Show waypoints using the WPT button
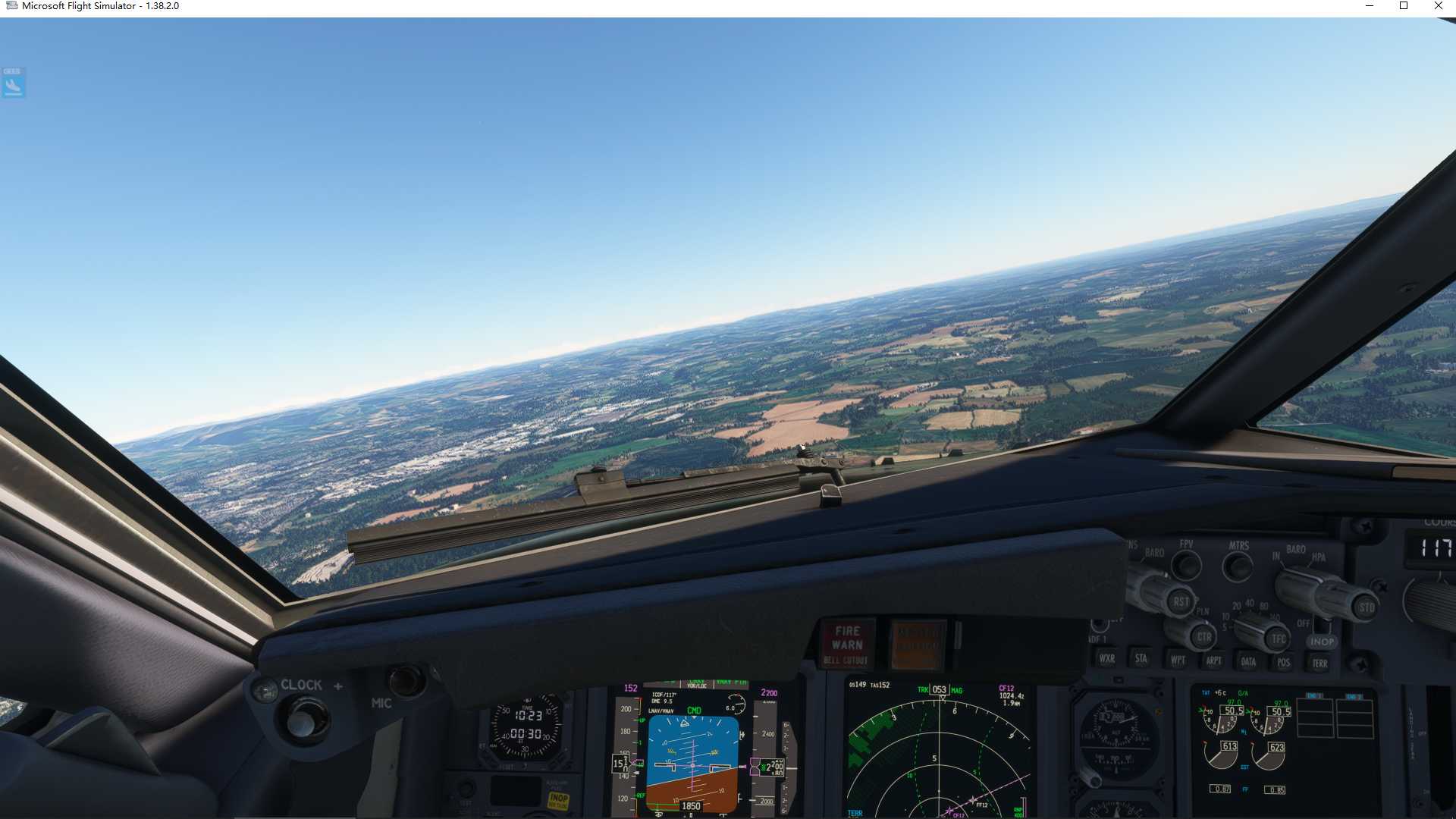 click(x=1178, y=659)
